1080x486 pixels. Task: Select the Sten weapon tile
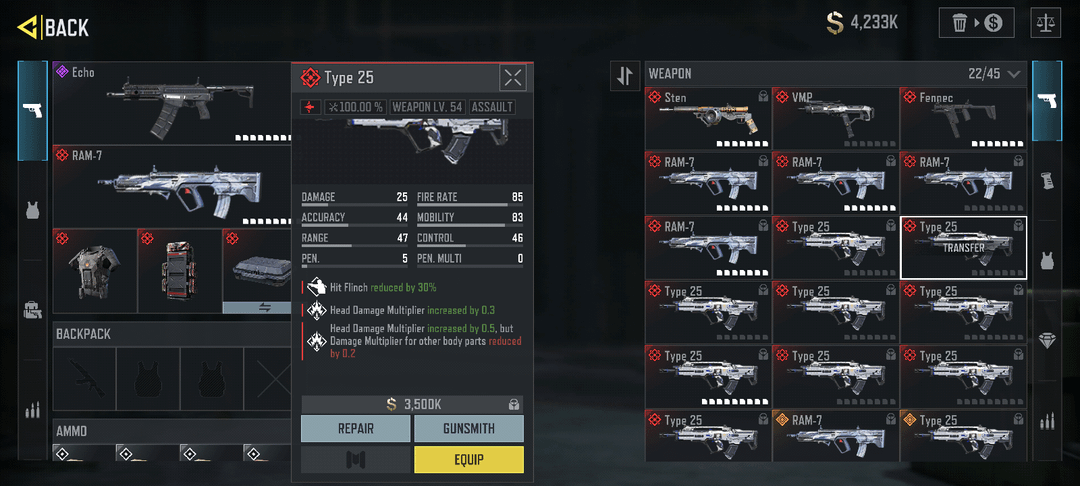click(708, 118)
